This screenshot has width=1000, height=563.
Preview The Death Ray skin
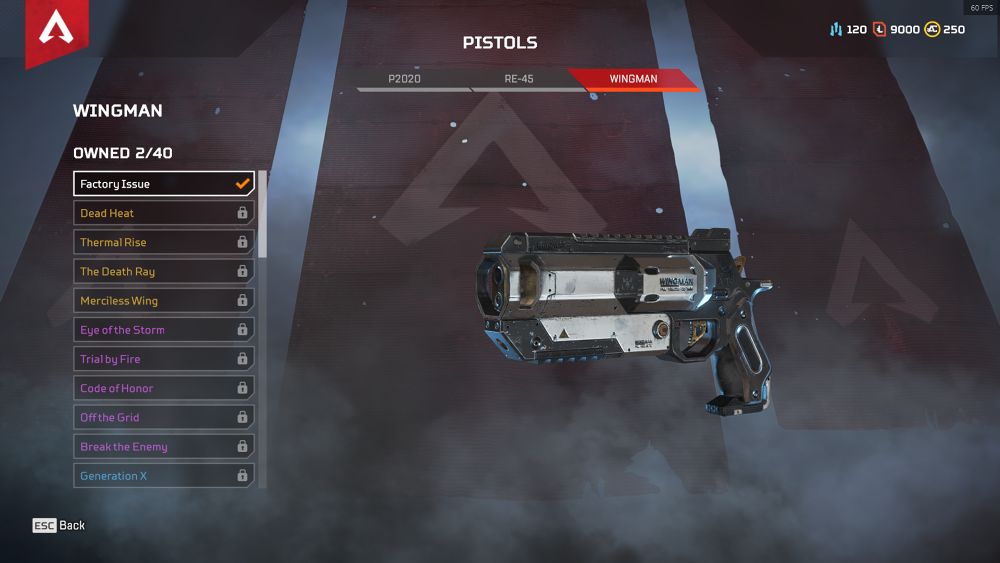pos(164,271)
